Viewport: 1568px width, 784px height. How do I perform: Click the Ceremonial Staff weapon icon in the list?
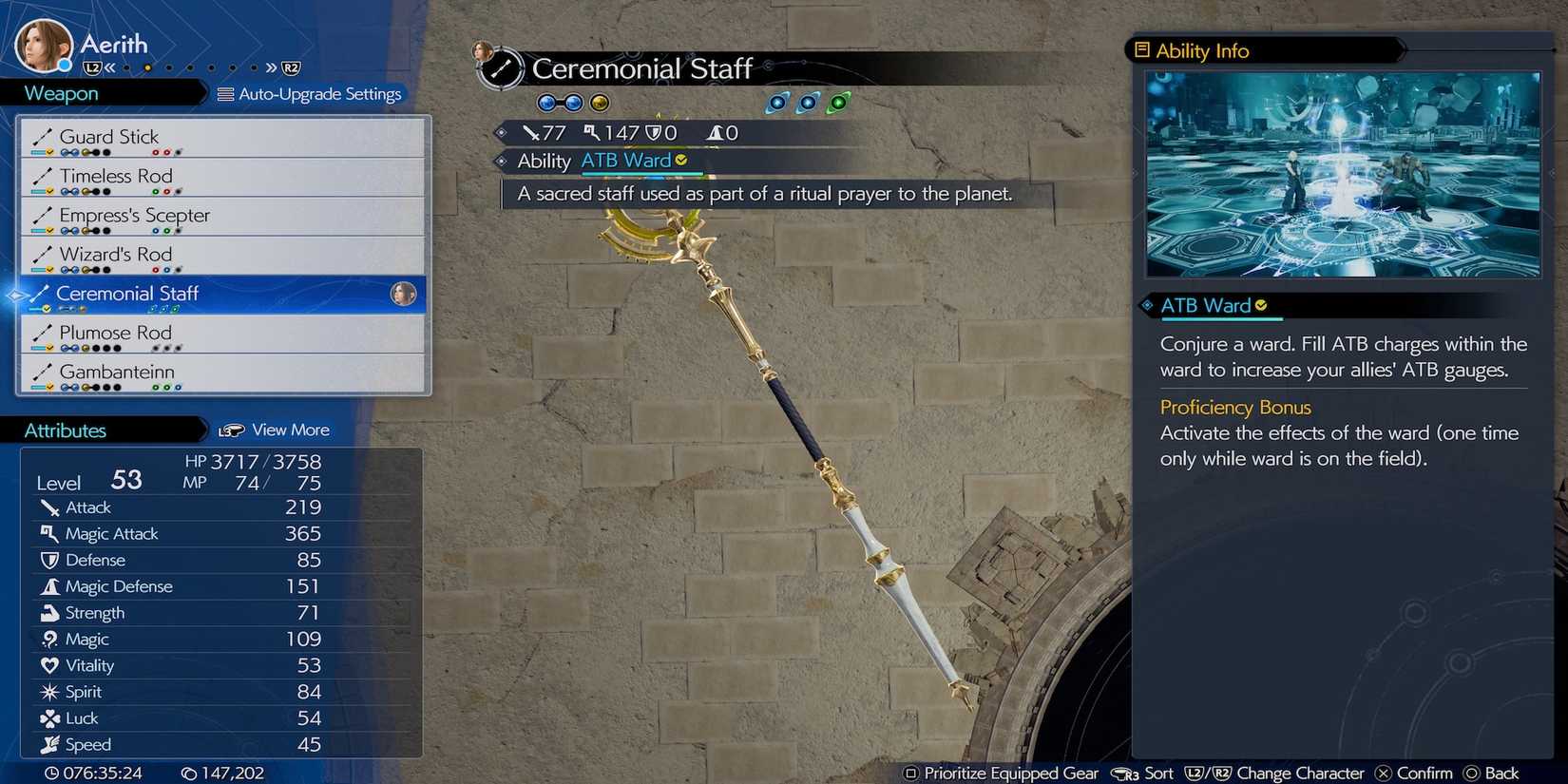(x=40, y=294)
